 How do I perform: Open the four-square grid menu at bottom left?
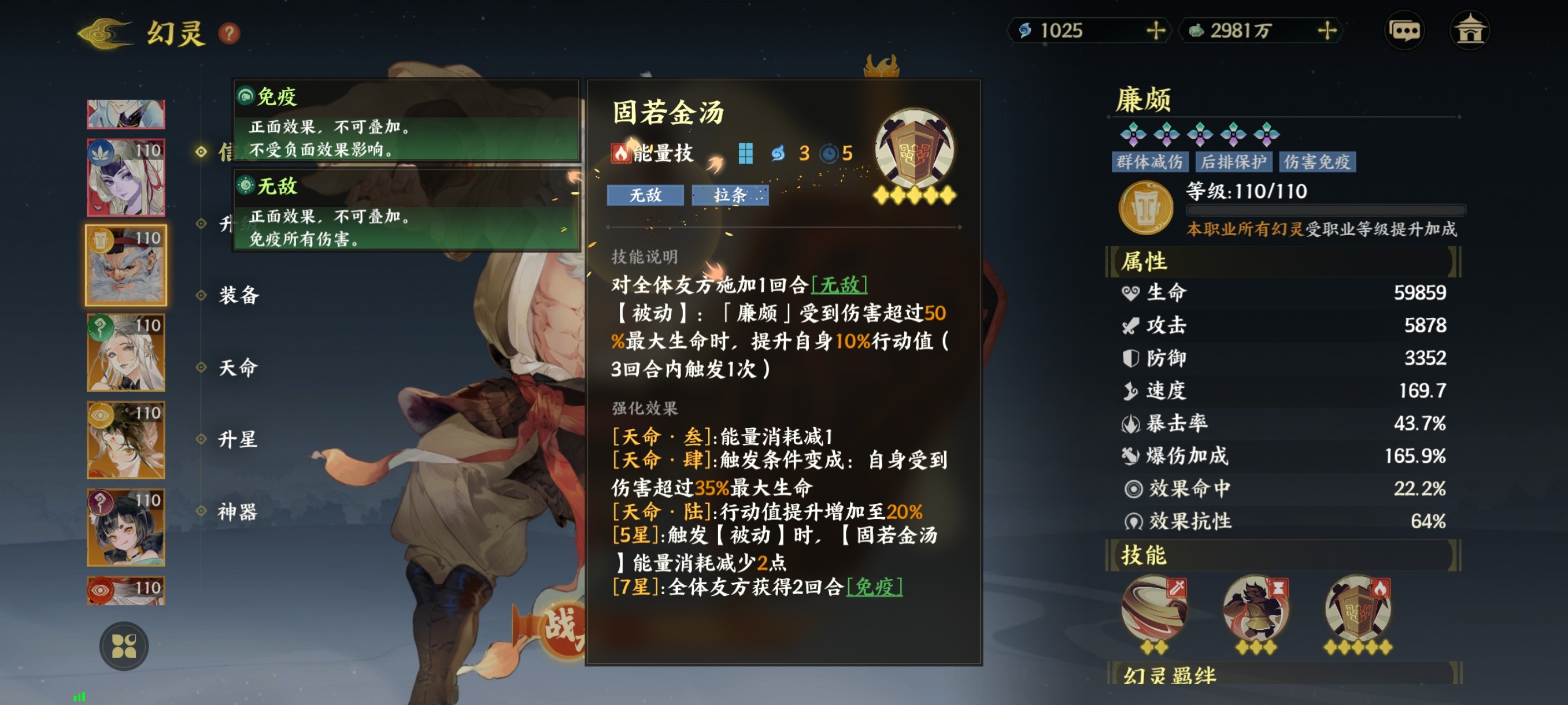coord(125,646)
